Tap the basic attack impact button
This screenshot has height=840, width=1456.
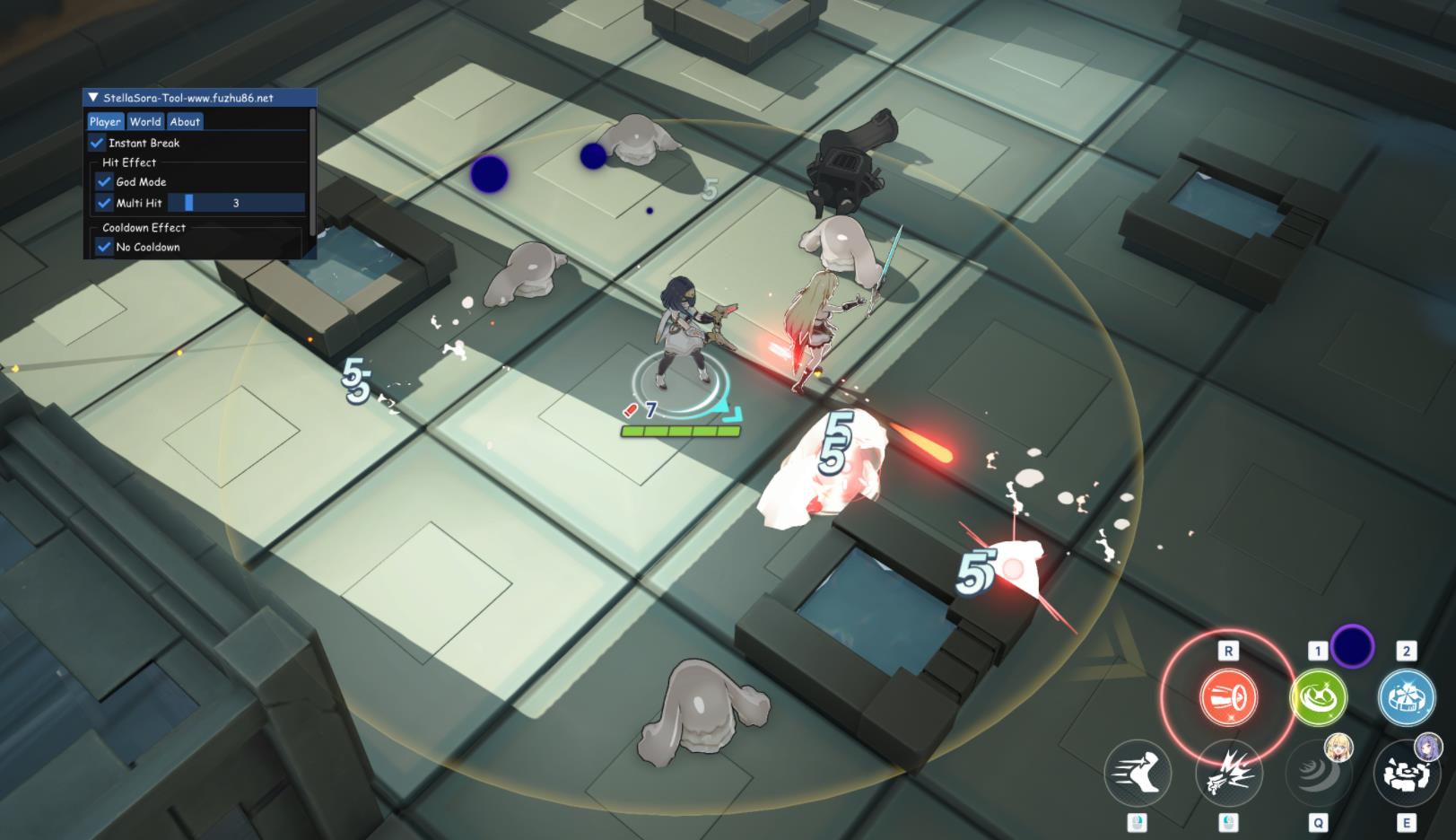coord(1228,773)
